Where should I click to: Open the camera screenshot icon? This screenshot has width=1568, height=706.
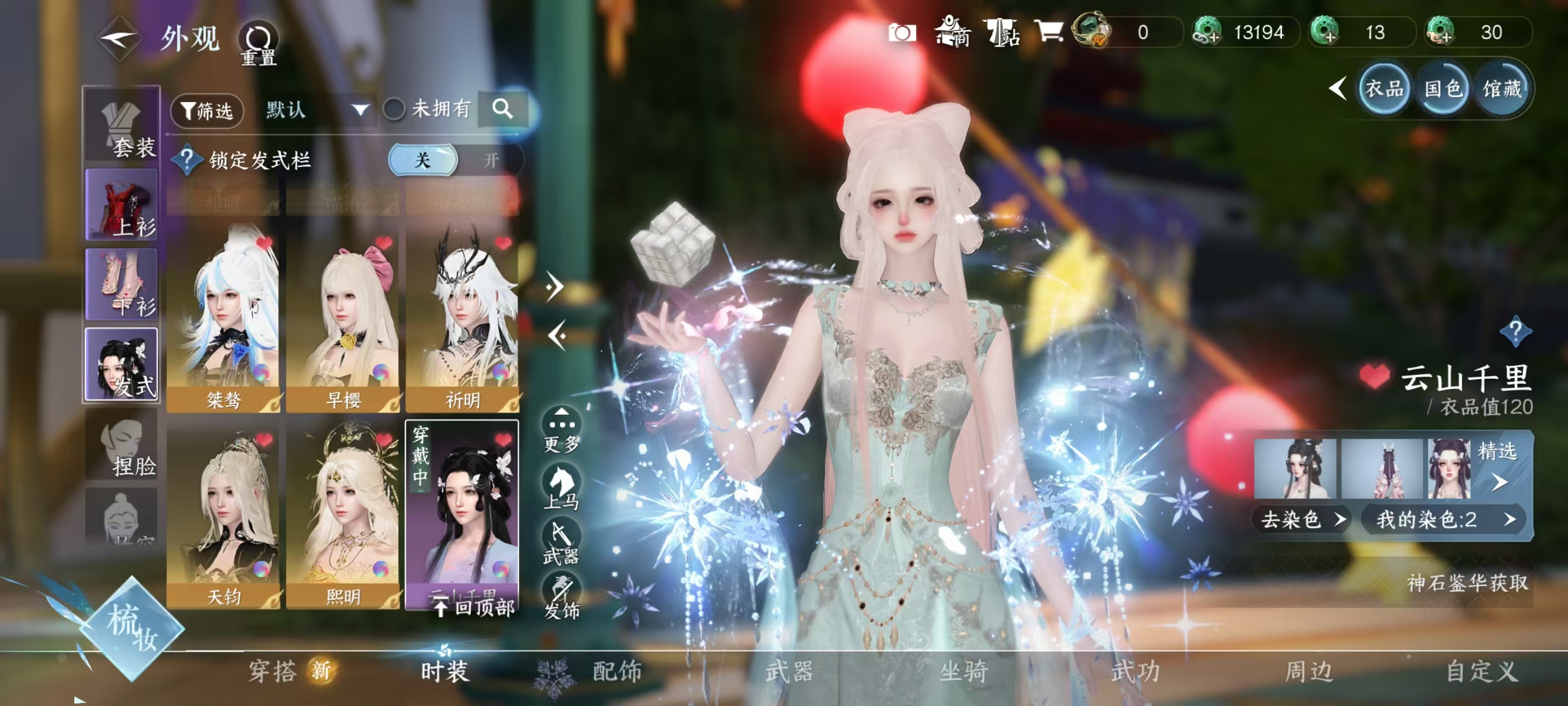[902, 32]
